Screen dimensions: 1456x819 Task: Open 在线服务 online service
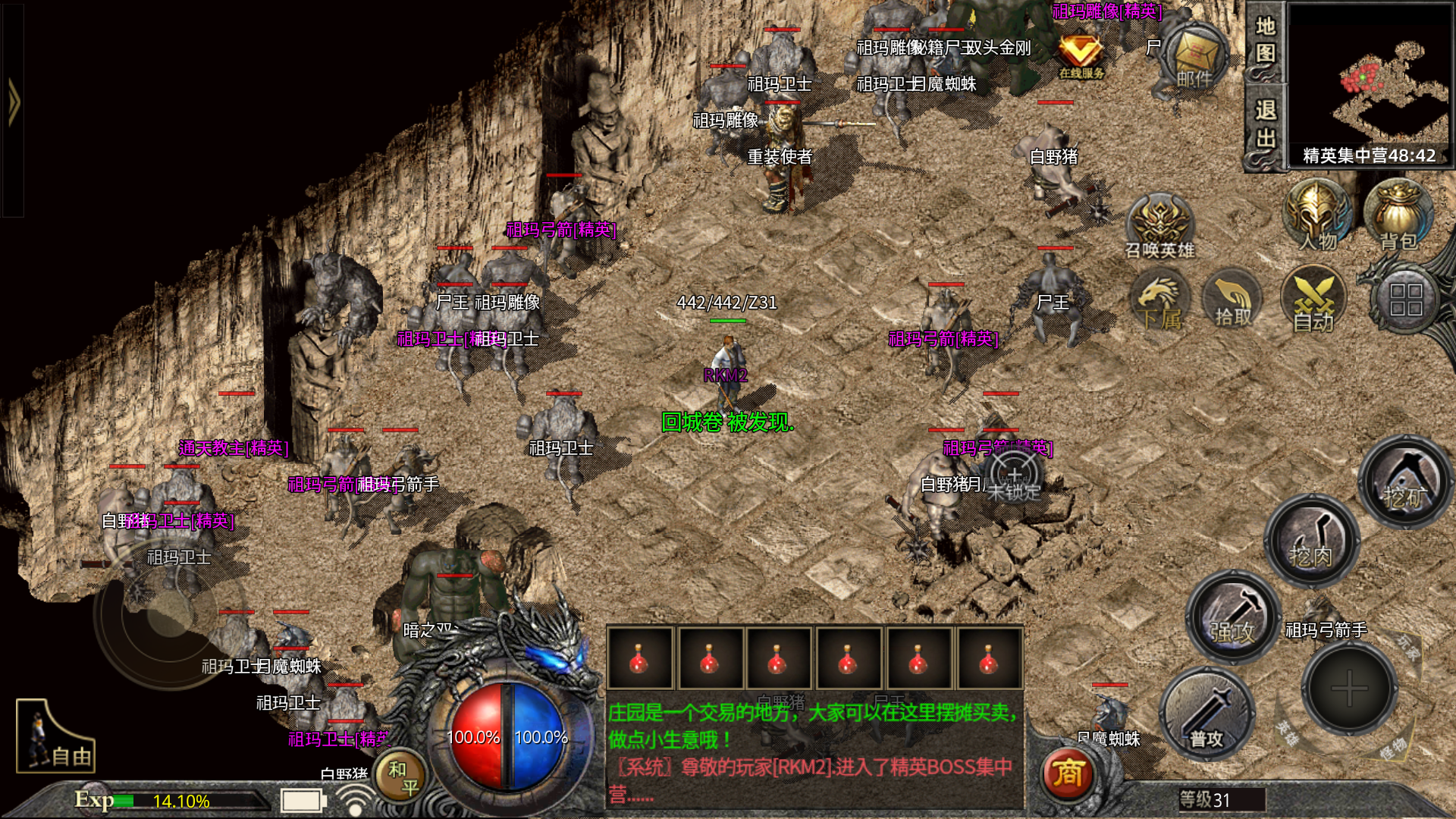click(1081, 55)
